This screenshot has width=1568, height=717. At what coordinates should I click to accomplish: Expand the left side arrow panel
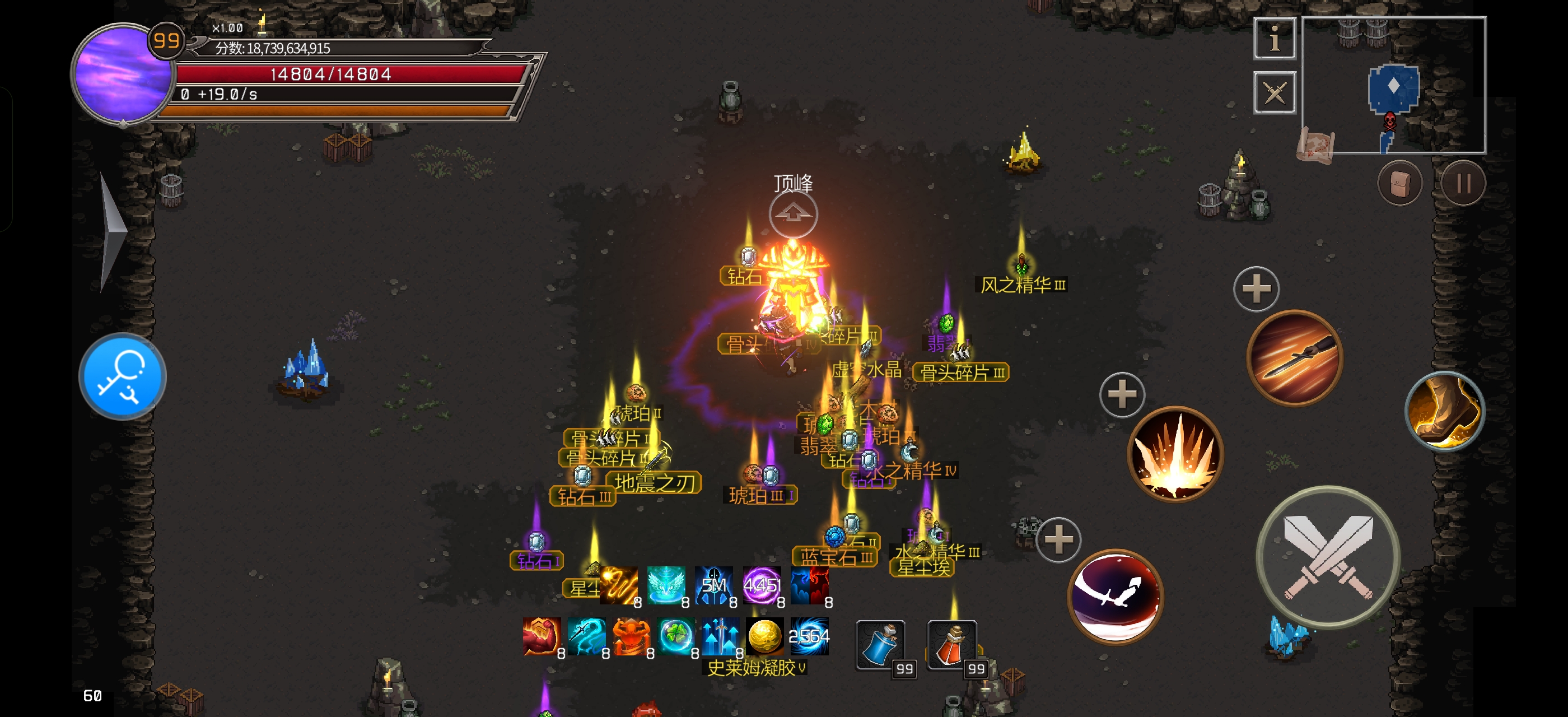point(113,231)
